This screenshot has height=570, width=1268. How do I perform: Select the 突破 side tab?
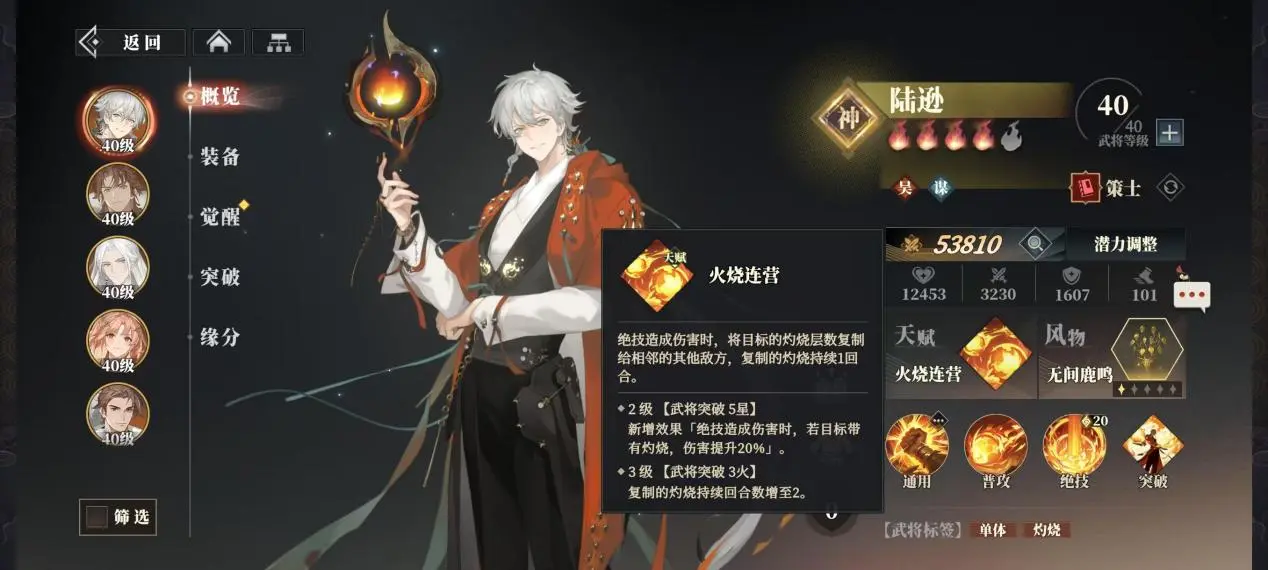pyautogui.click(x=220, y=277)
